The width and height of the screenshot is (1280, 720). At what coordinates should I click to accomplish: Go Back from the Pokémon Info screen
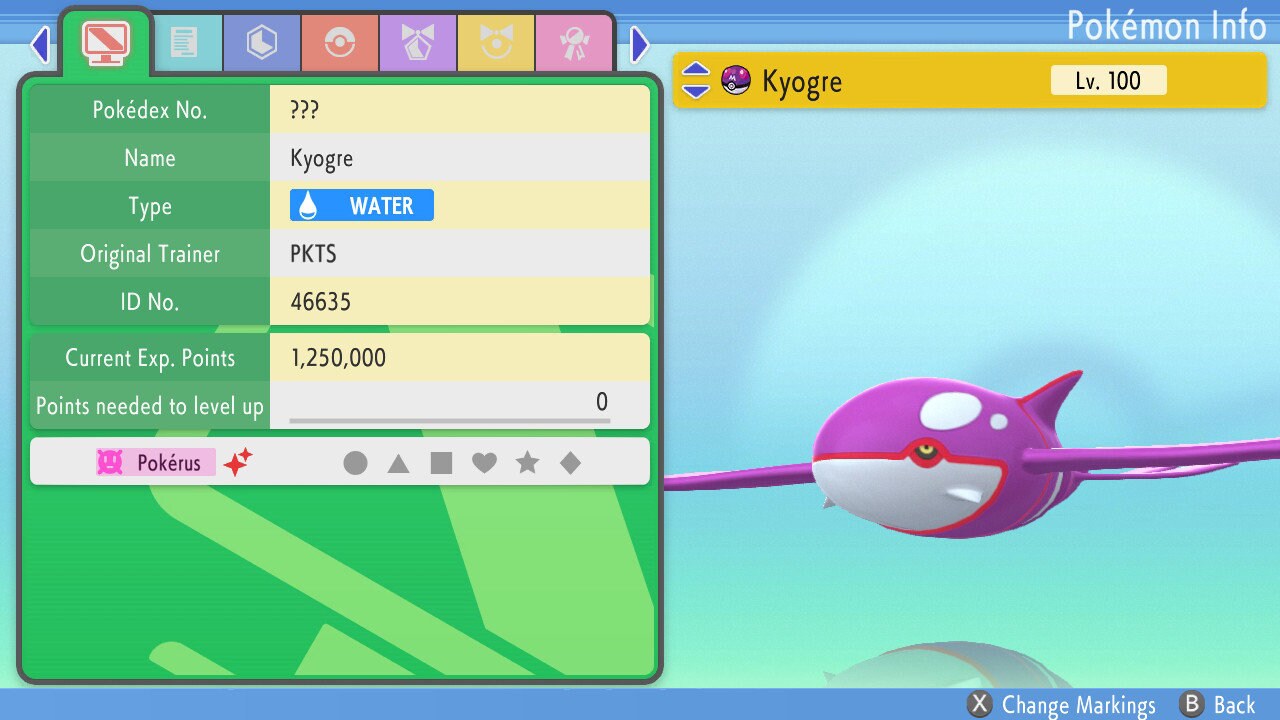click(1217, 705)
